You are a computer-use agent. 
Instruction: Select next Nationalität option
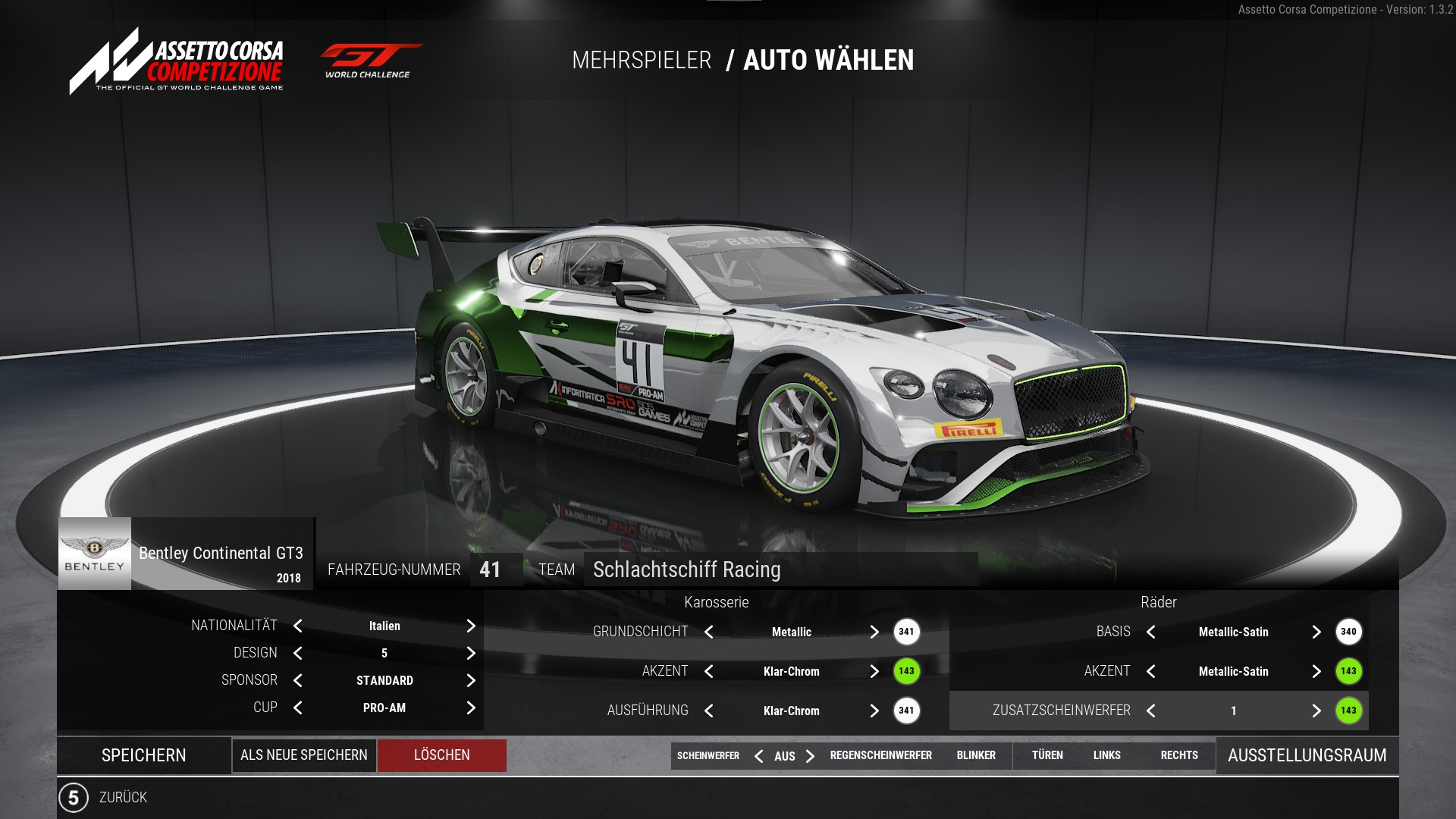471,626
